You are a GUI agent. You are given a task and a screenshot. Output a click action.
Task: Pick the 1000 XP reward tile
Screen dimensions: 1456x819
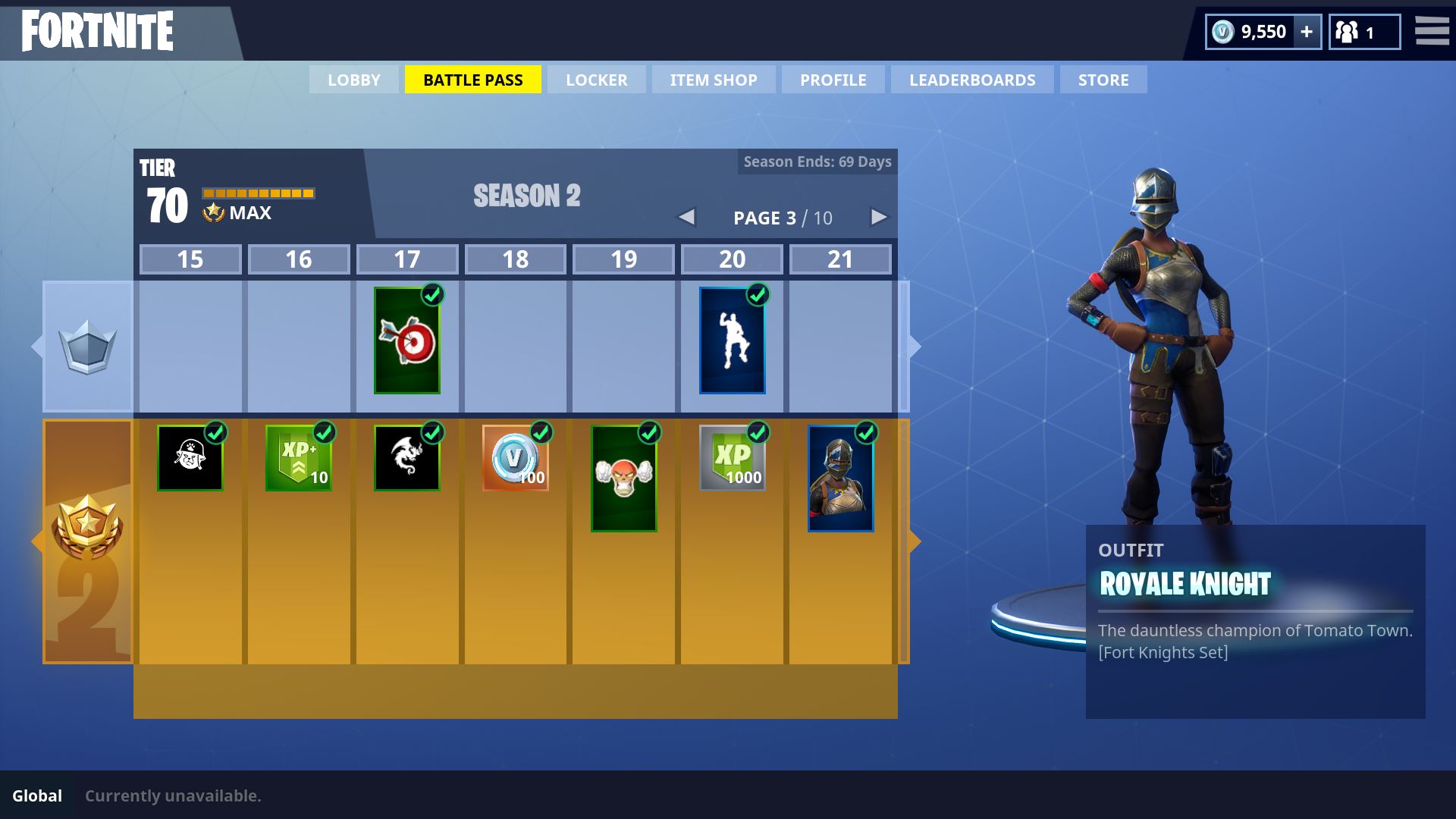(x=732, y=458)
